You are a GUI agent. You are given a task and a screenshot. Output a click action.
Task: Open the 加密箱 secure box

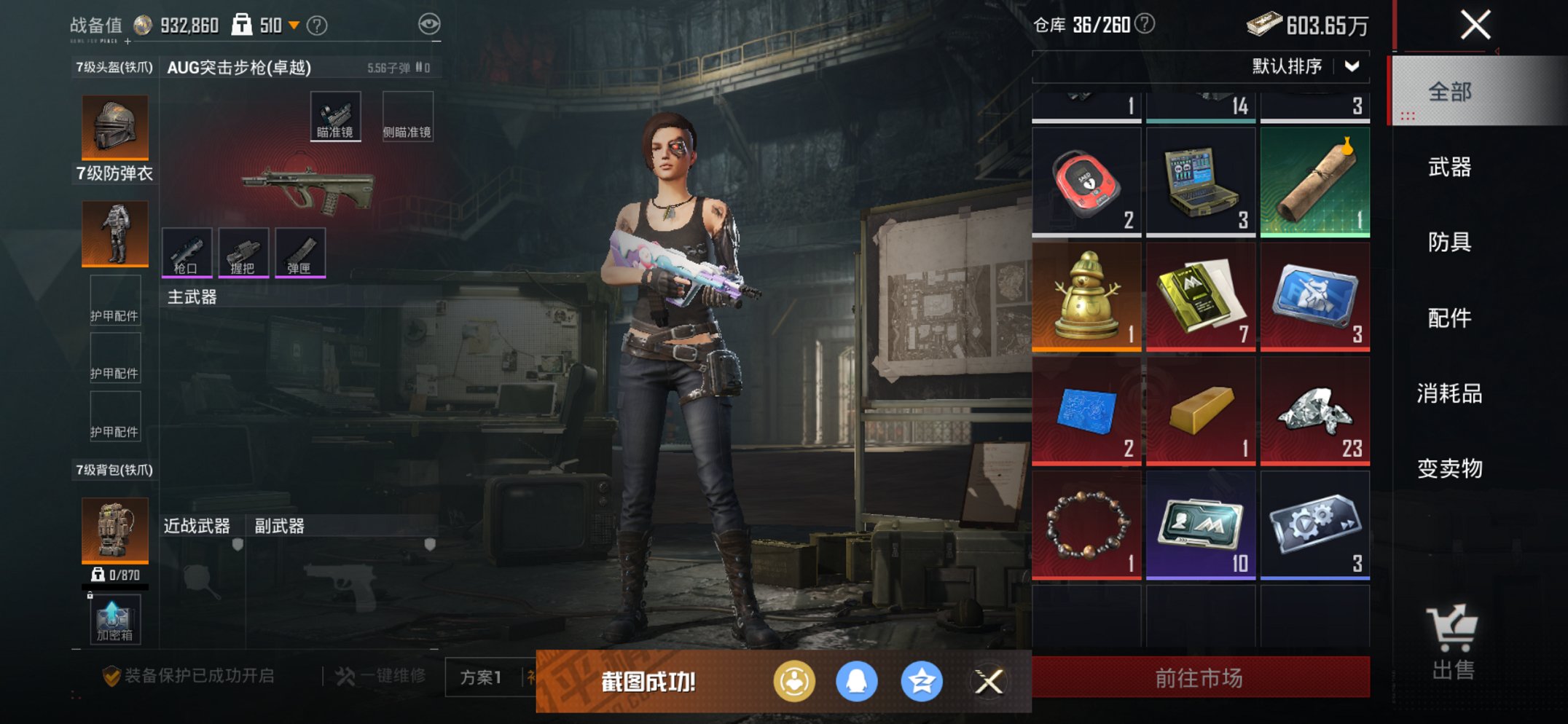pos(114,621)
